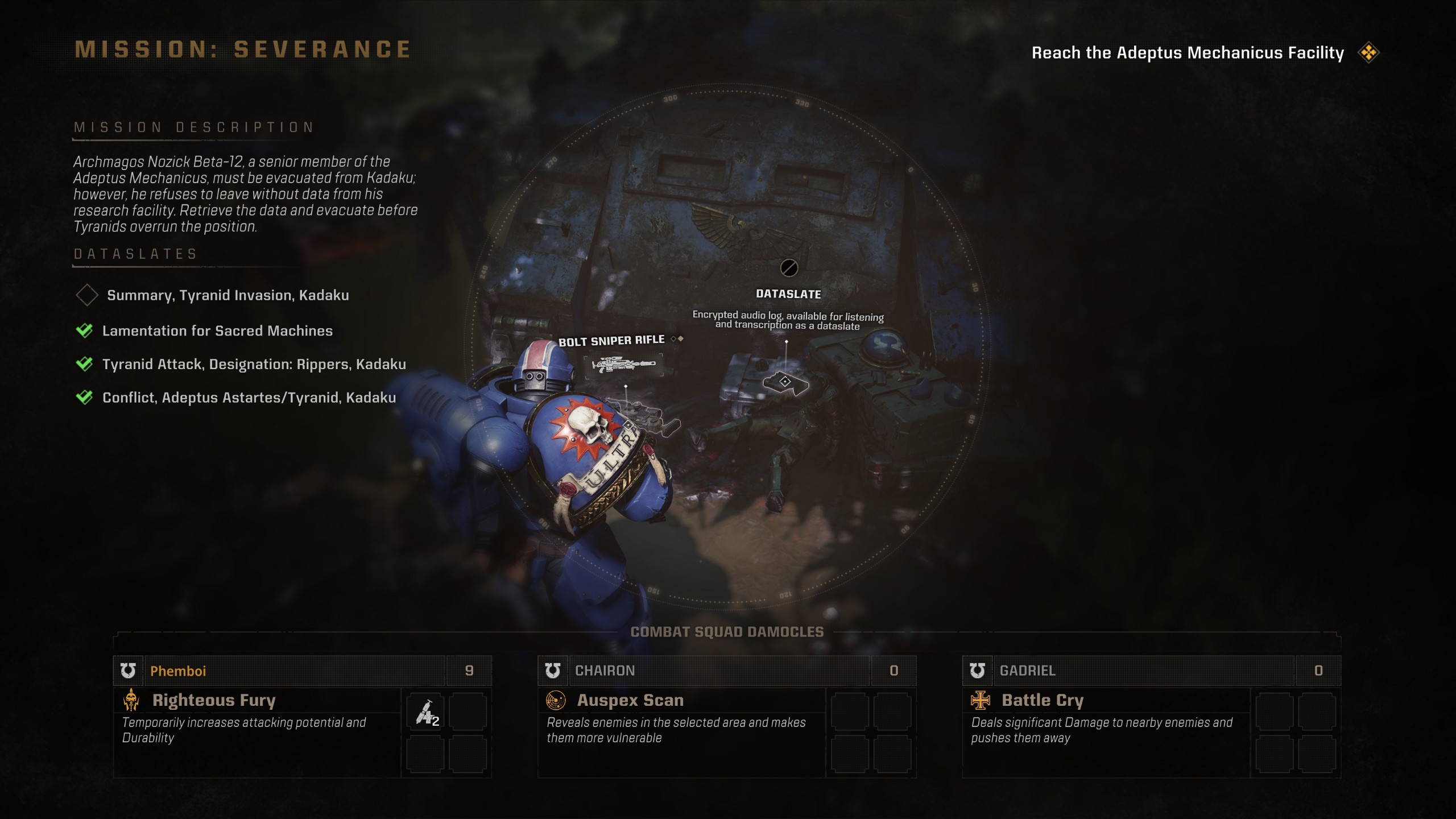Screen dimensions: 1456x819
Task: Select the Phemboi squad member row
Action: 296,671
